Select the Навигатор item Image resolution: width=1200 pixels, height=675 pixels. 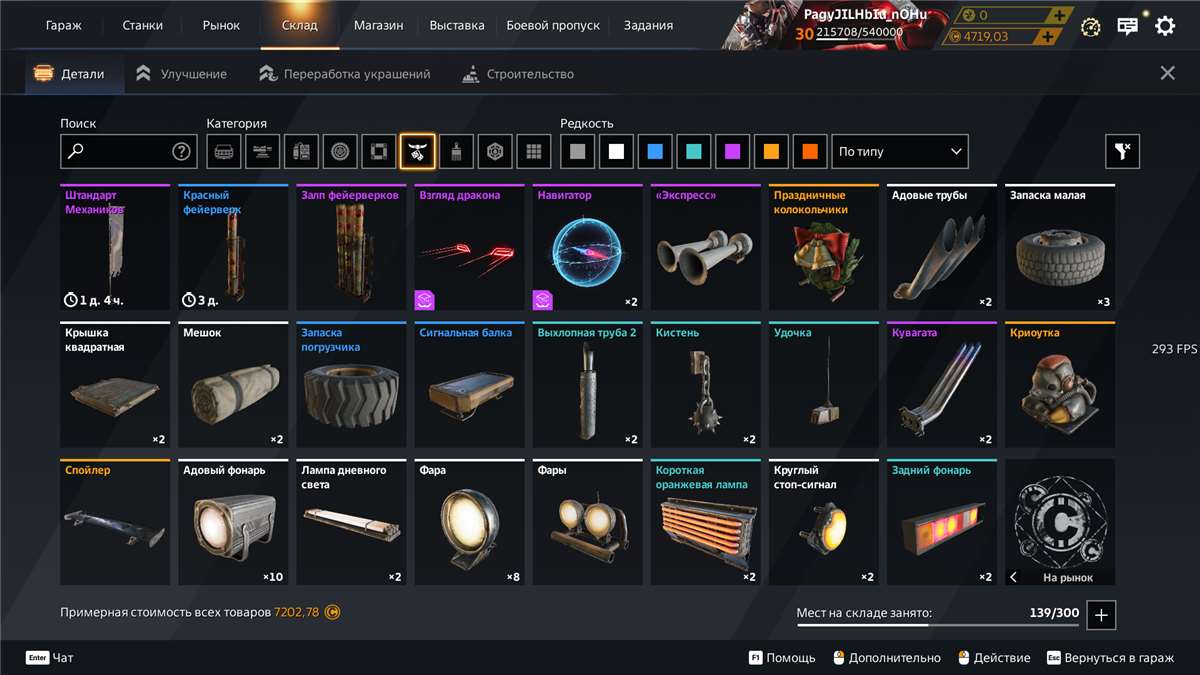pyautogui.click(x=588, y=248)
